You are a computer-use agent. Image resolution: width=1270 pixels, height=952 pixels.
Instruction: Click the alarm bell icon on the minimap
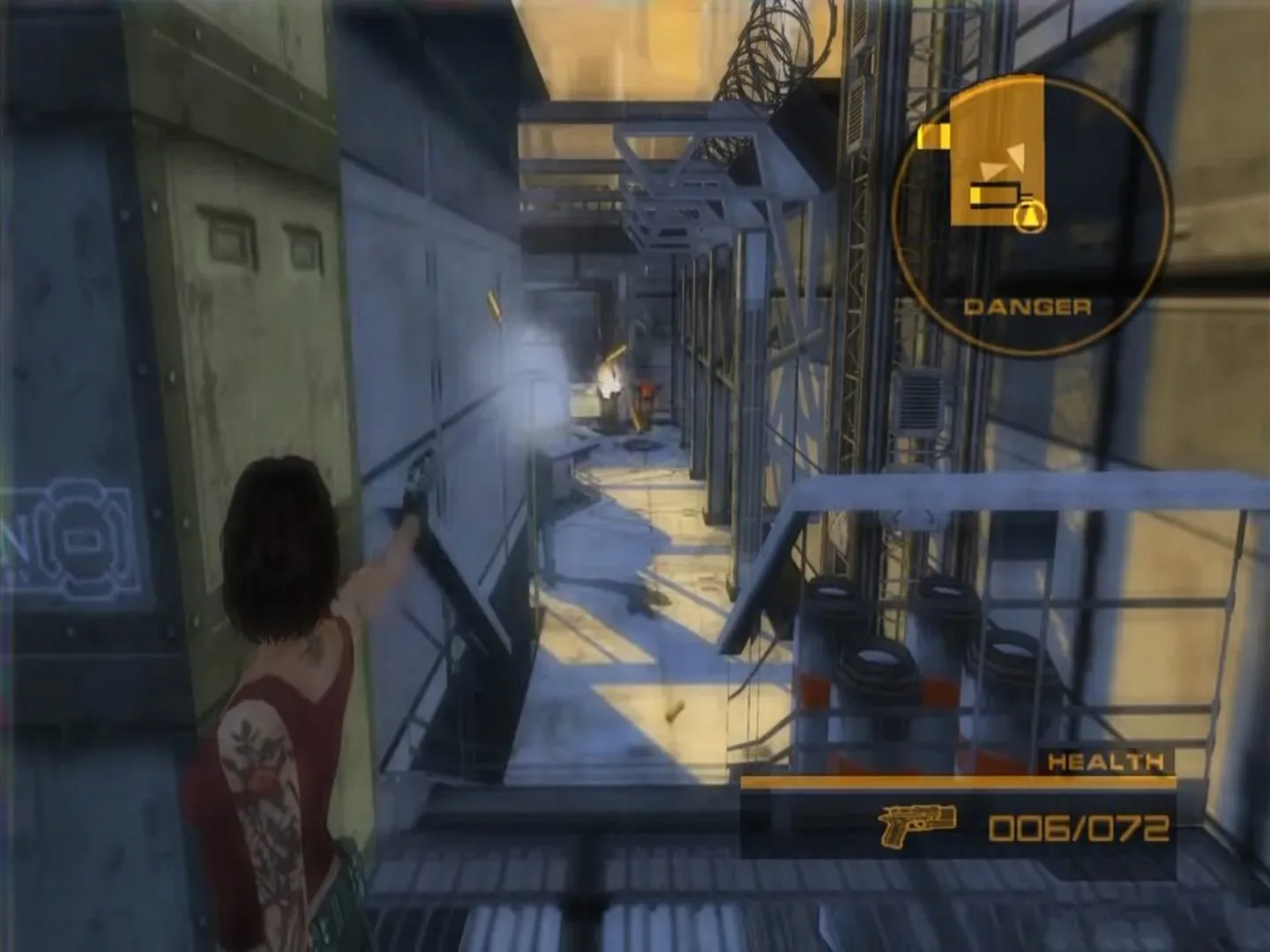pos(1029,215)
